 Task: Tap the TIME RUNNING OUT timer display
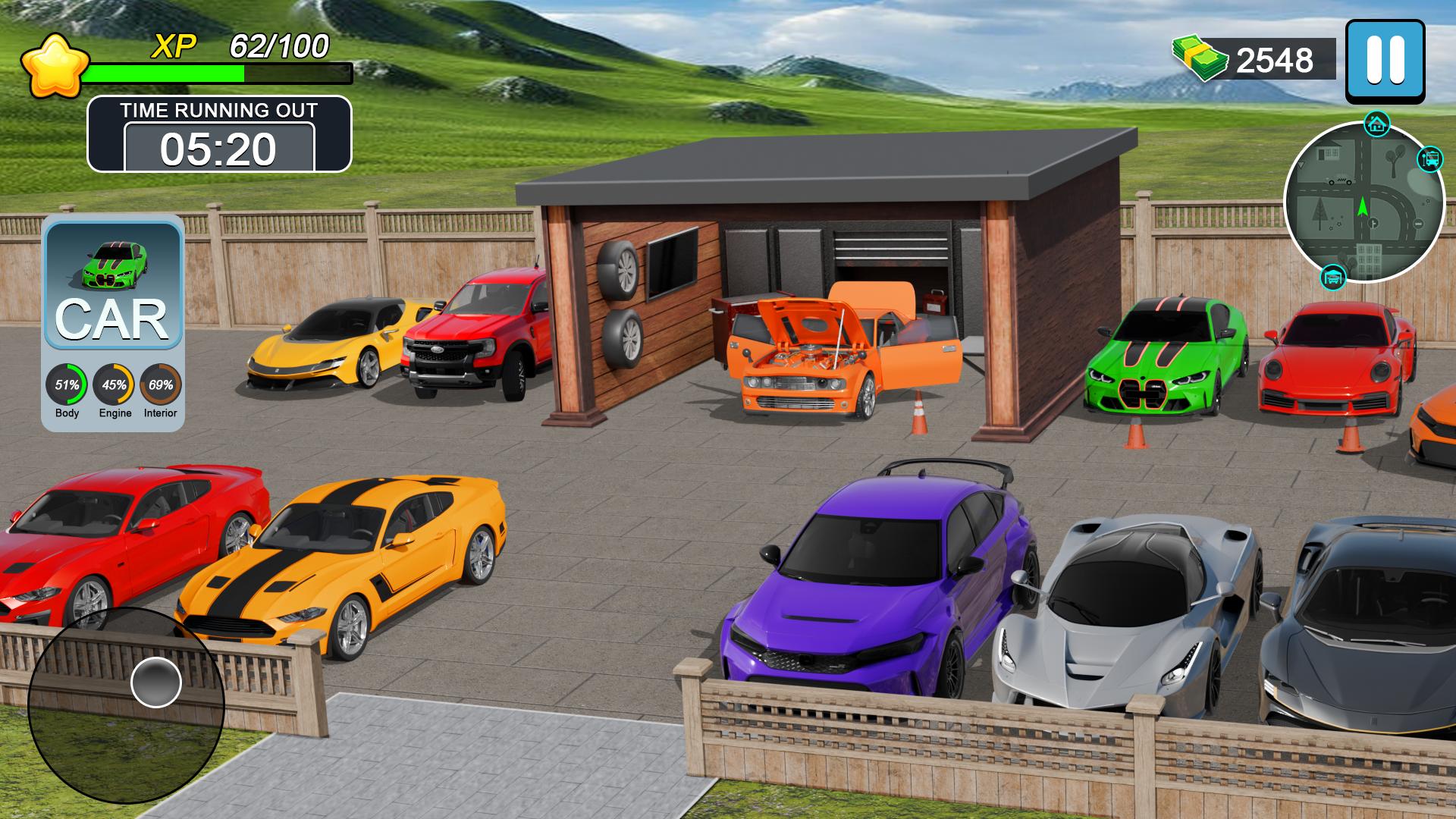[x=220, y=133]
